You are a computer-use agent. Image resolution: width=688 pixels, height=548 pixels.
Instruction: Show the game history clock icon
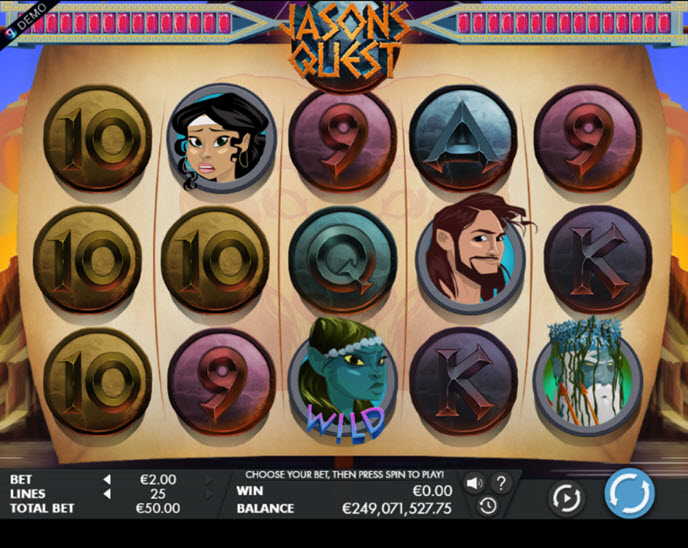487,506
